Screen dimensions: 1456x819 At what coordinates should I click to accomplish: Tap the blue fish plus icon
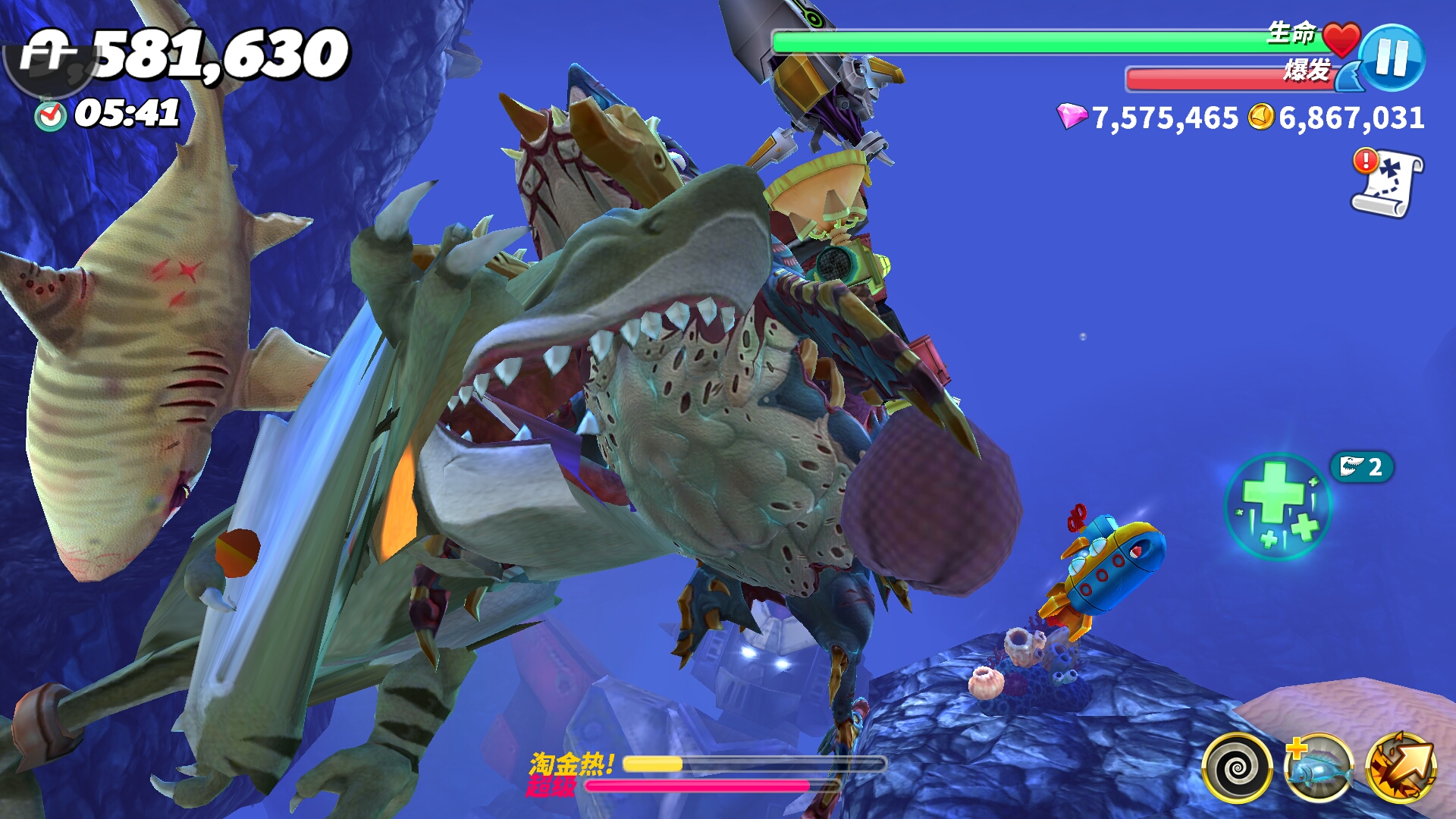(x=1319, y=767)
